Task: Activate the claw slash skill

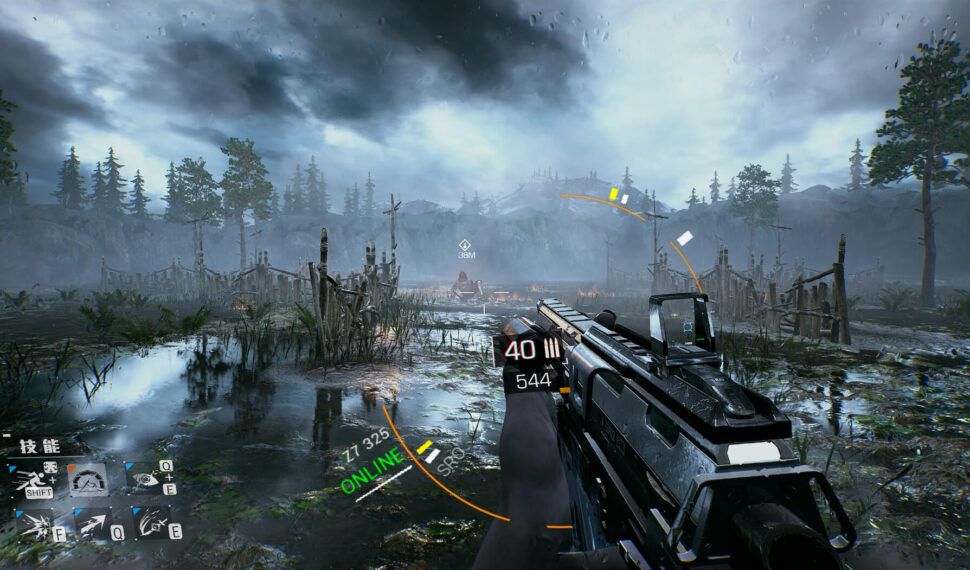Action: (x=151, y=522)
